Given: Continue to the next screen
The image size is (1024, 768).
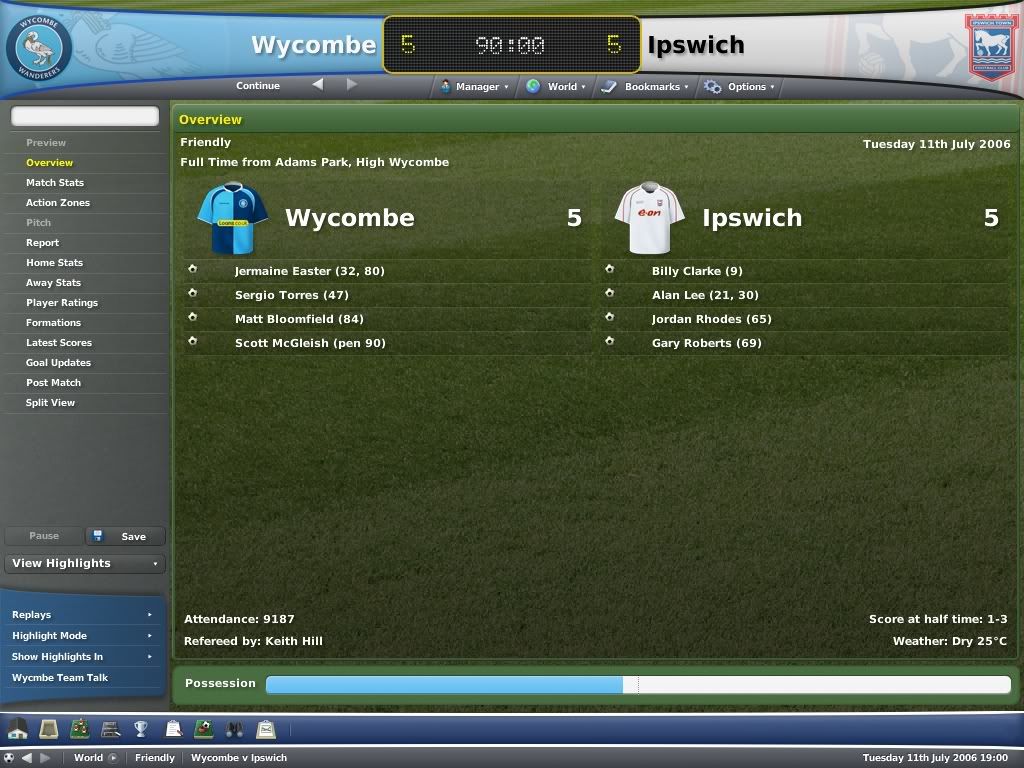Looking at the screenshot, I should coord(258,86).
